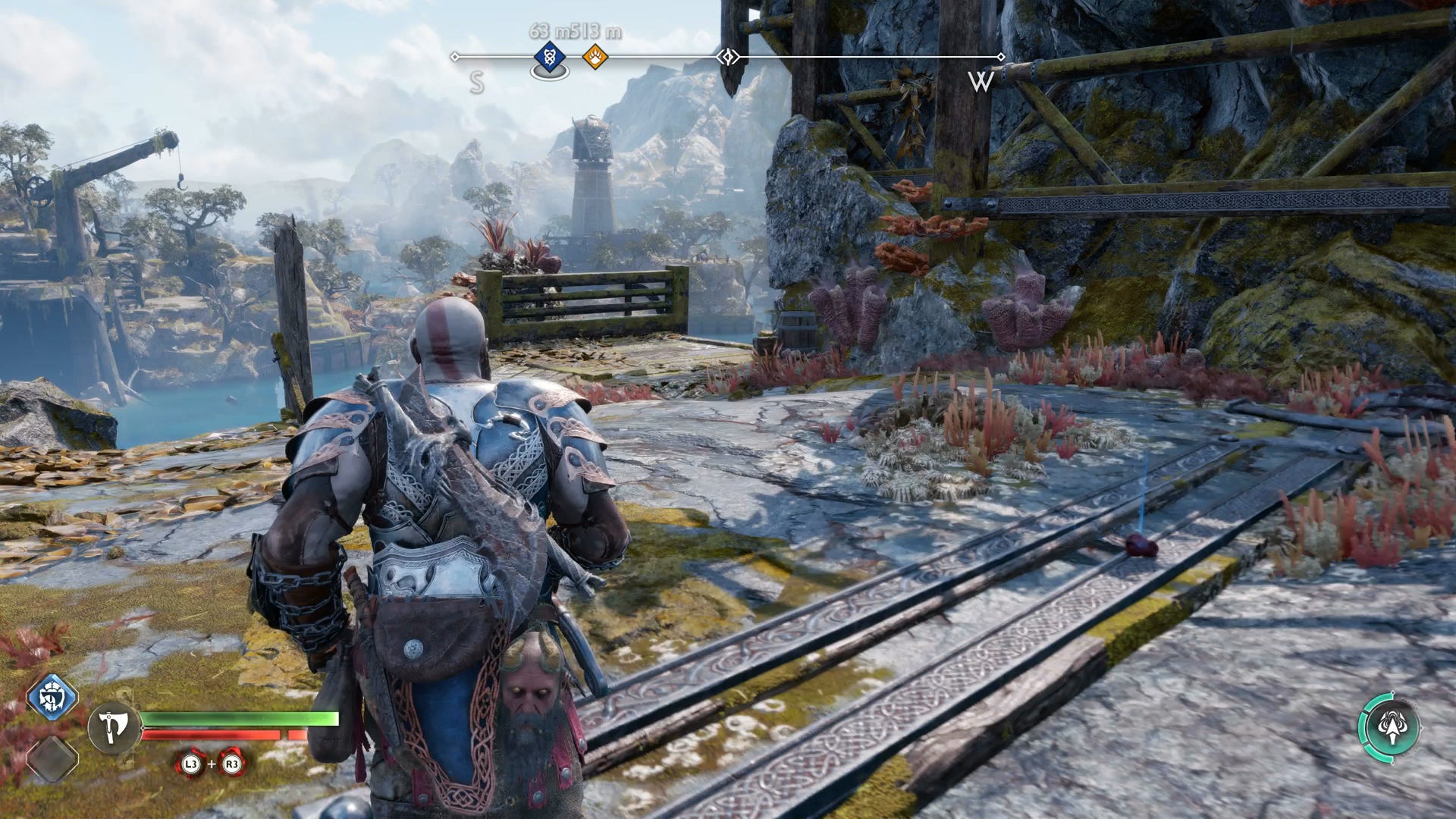Activate the shield icon in the blue hexagon
Screen dimensions: 1456x819
tap(52, 698)
